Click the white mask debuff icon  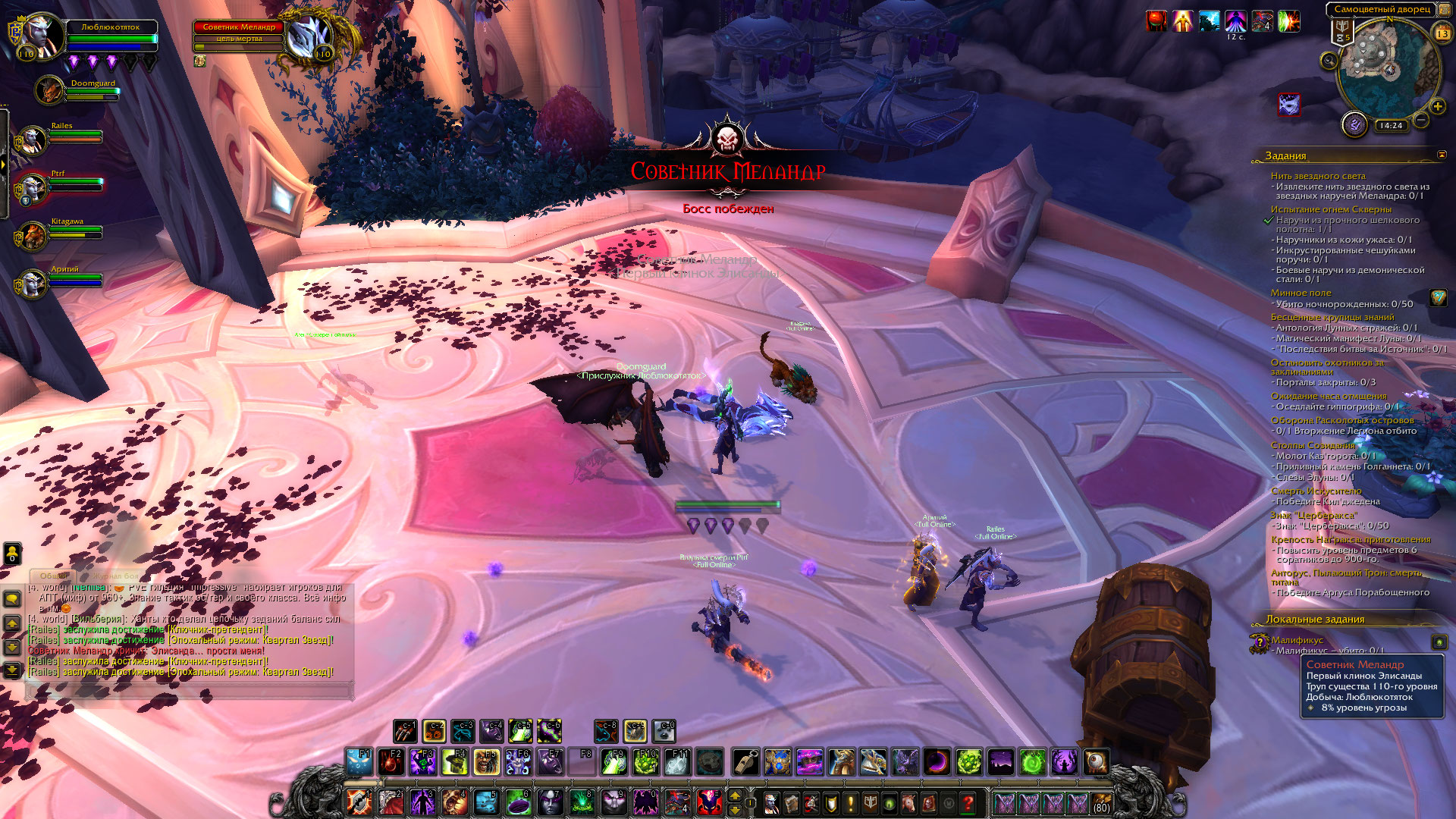click(x=1288, y=104)
